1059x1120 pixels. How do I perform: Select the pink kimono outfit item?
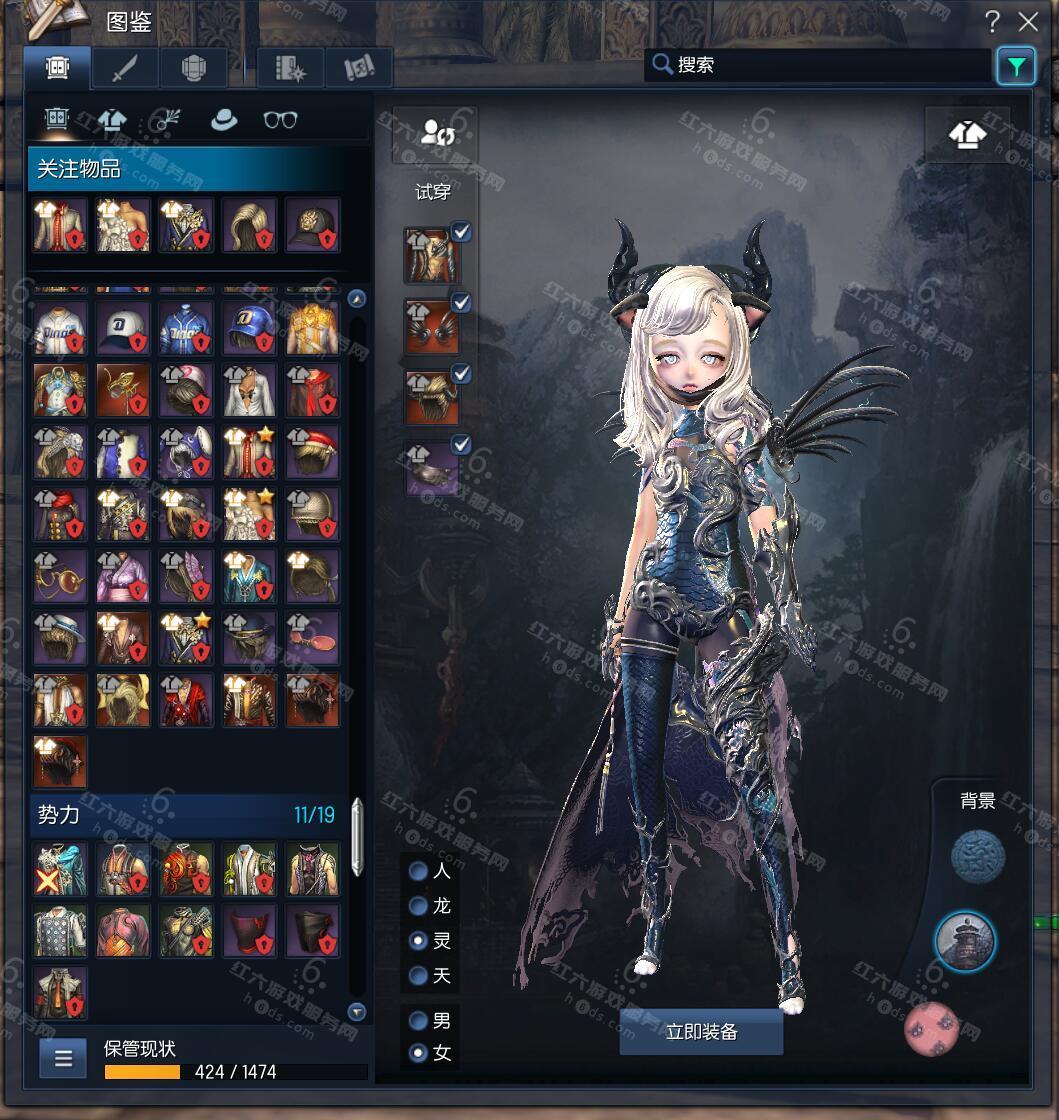click(123, 576)
